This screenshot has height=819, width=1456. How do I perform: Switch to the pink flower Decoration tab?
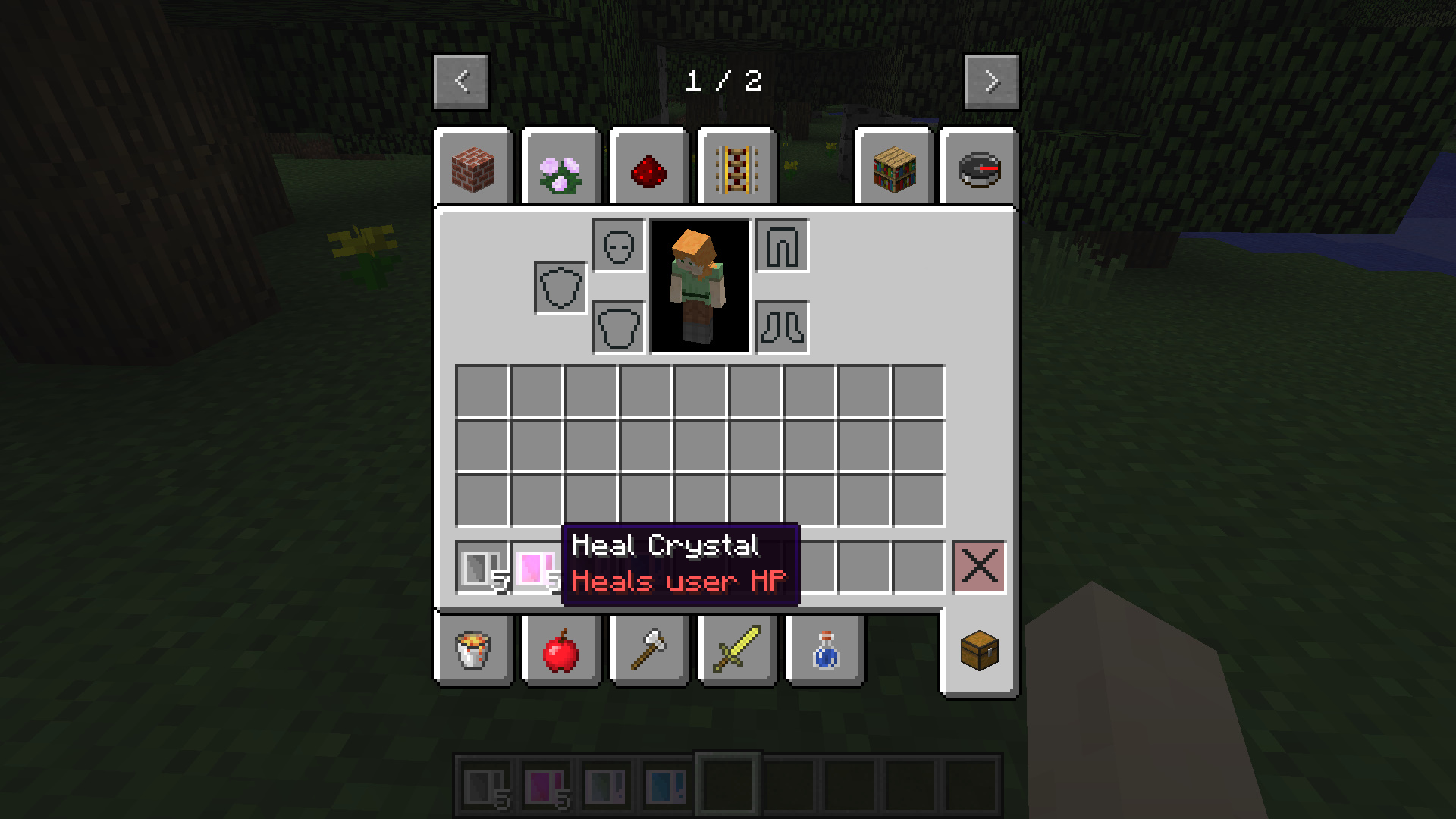(561, 169)
